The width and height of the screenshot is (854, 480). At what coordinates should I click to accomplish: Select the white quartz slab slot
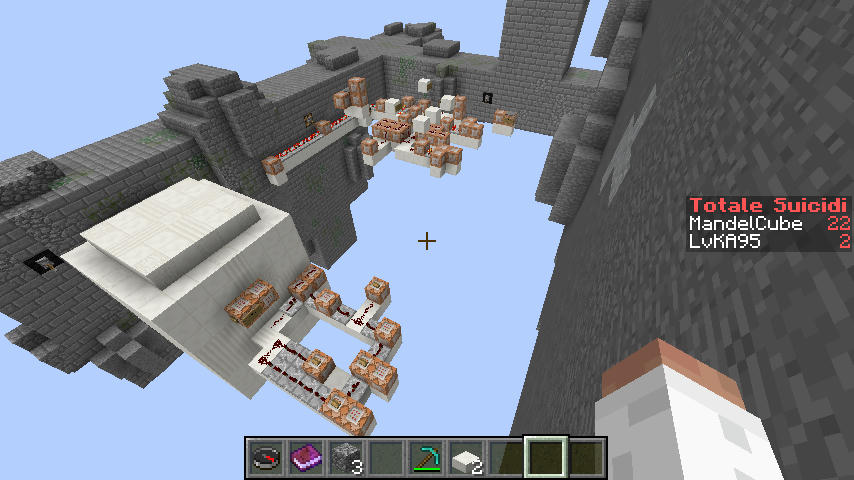point(466,458)
